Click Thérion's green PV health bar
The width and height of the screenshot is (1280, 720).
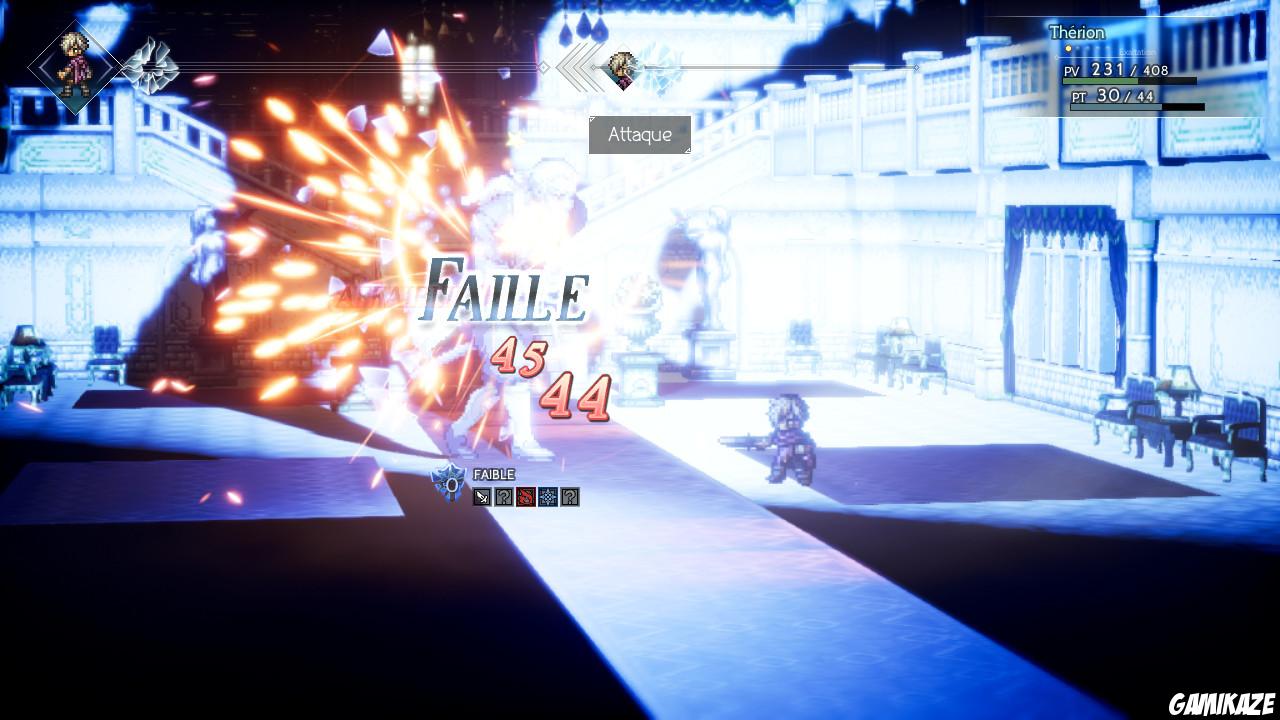click(x=1100, y=80)
